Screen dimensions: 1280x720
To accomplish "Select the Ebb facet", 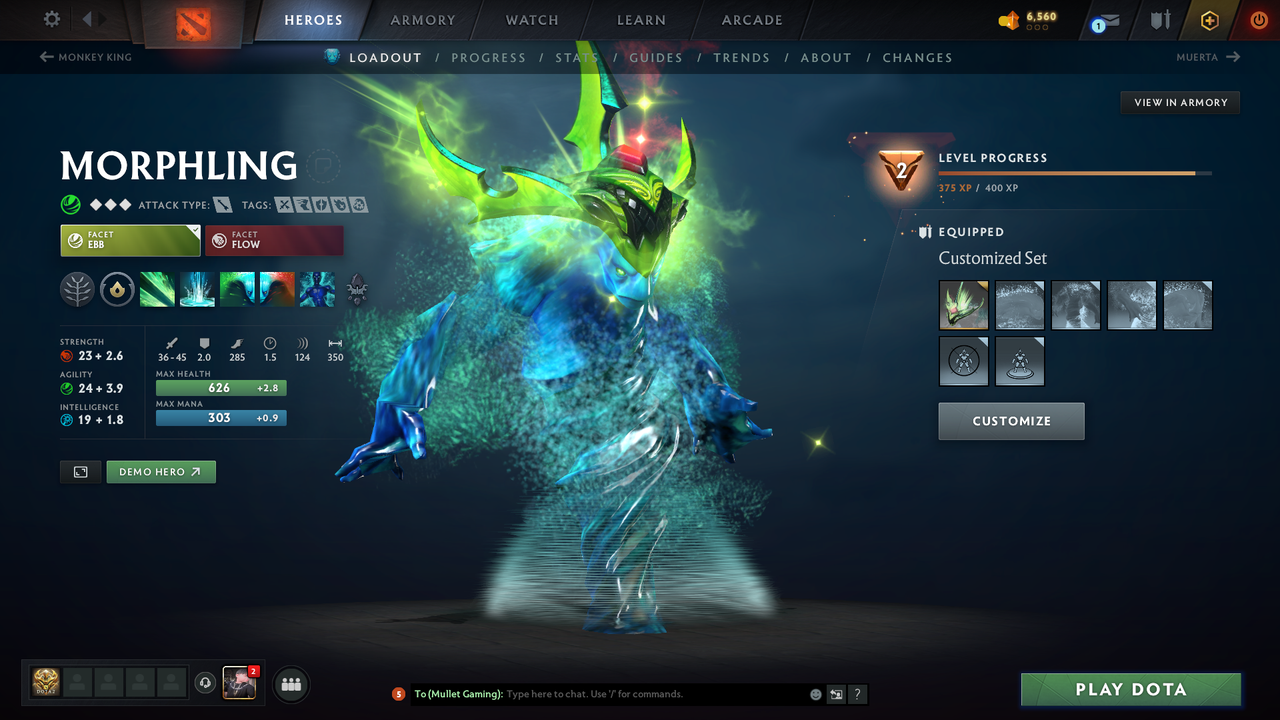I will point(130,240).
